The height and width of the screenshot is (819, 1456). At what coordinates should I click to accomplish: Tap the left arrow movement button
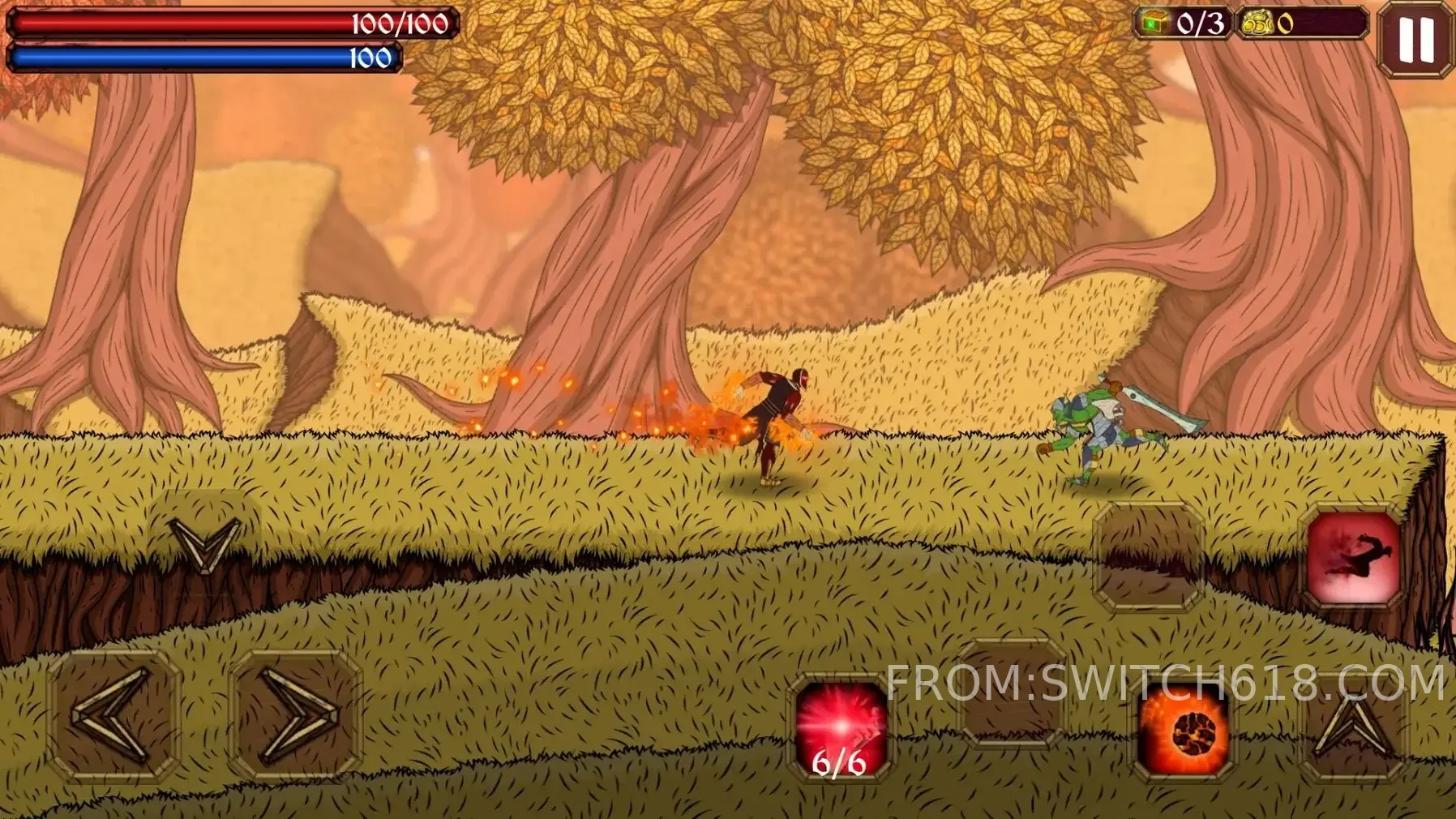(113, 715)
